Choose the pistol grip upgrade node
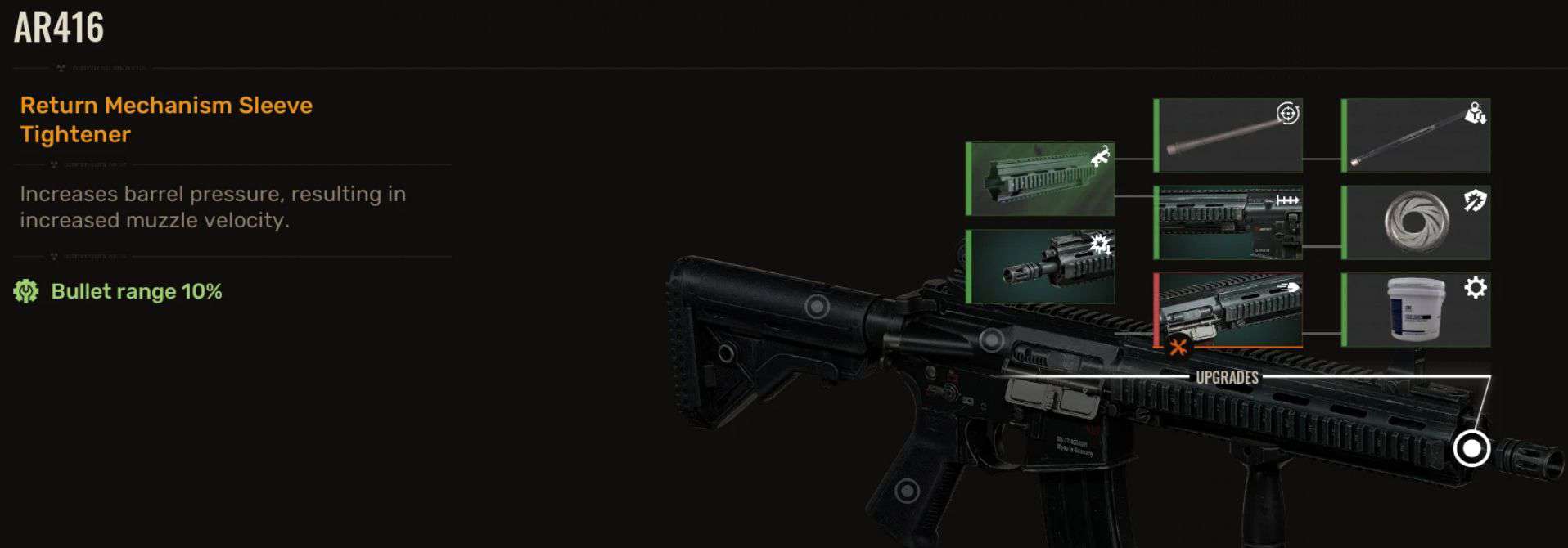Image resolution: width=1568 pixels, height=548 pixels. 907,491
